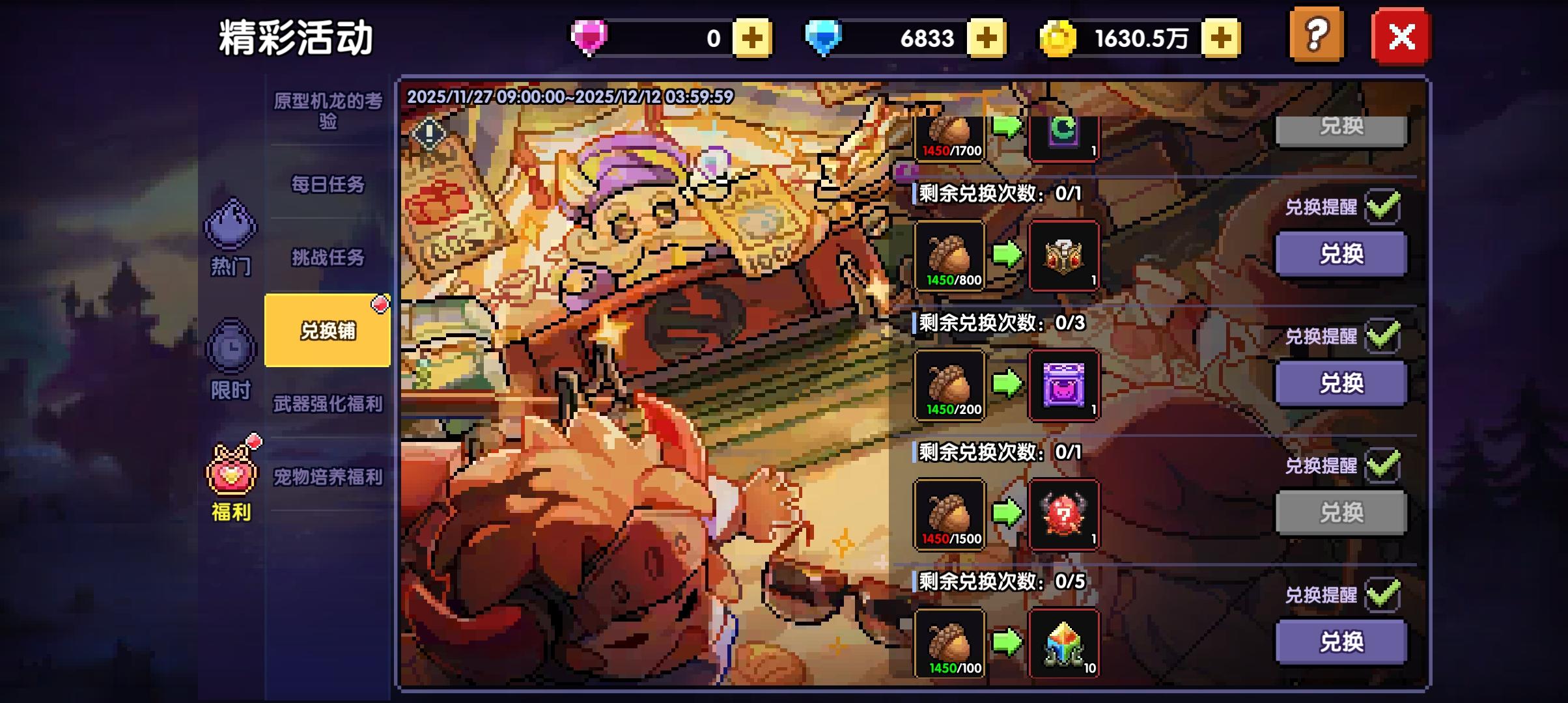This screenshot has height=703, width=1568.
Task: Click the red demon badge reward icon
Action: 1064,516
